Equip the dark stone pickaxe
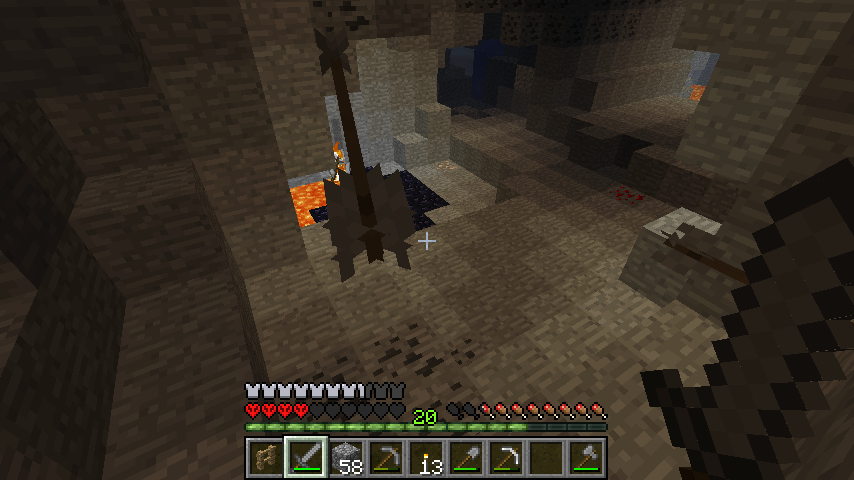Image resolution: width=854 pixels, height=480 pixels. (x=385, y=459)
